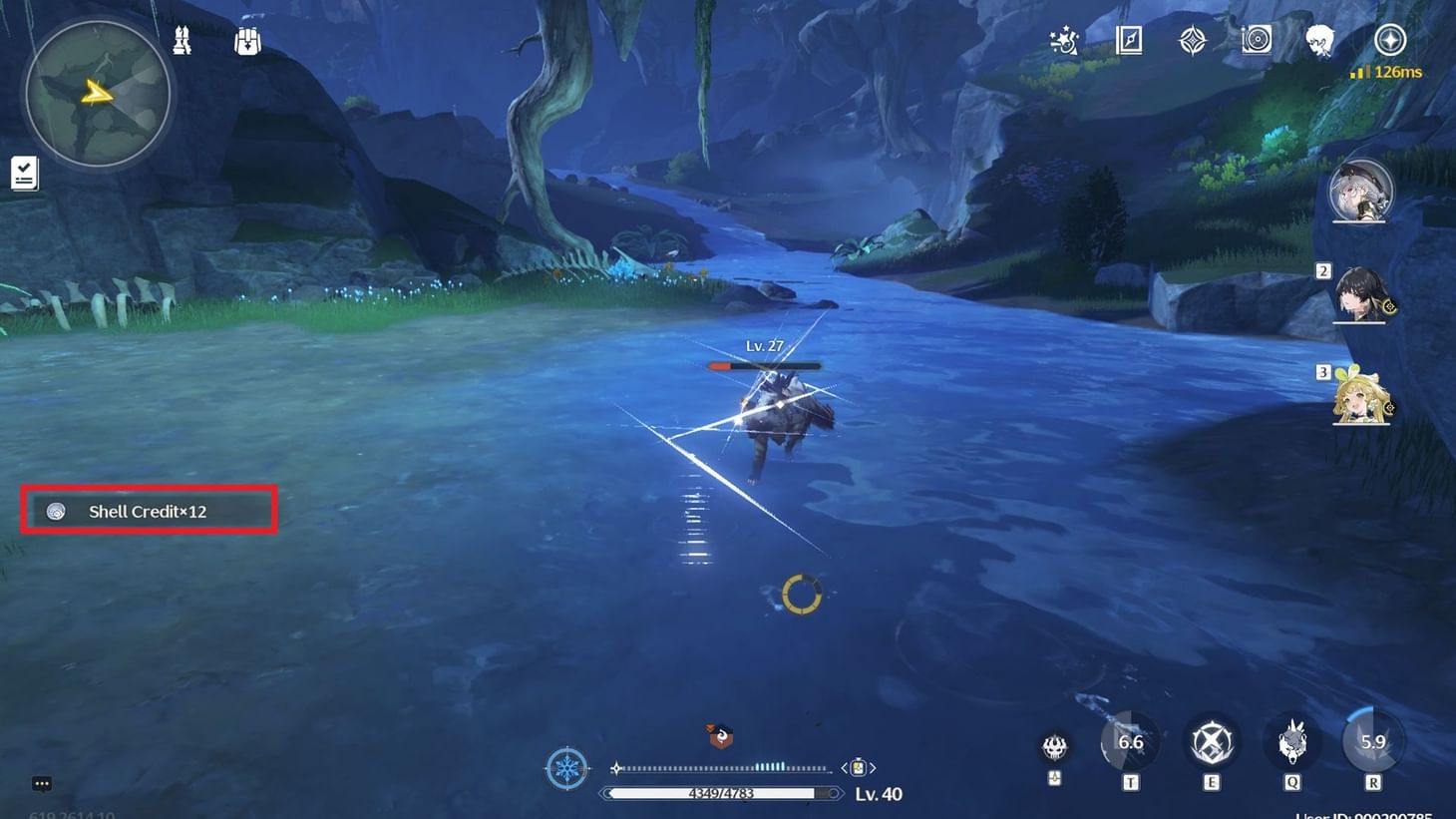Viewport: 1456px width, 819px height.
Task: Expand the chat box via the ellipsis icon
Action: 41,784
